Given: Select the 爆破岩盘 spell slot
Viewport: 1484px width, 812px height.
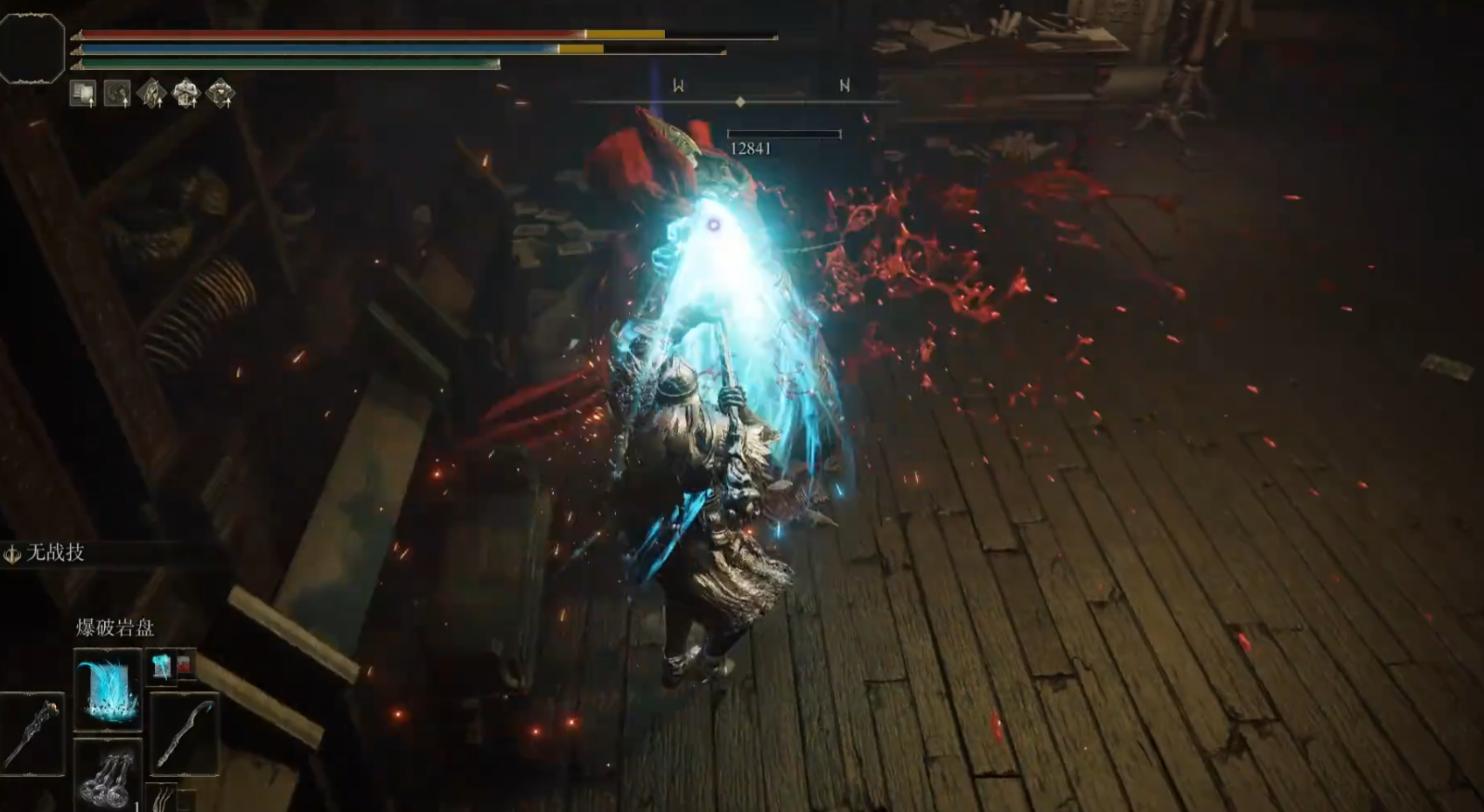Looking at the screenshot, I should (108, 690).
